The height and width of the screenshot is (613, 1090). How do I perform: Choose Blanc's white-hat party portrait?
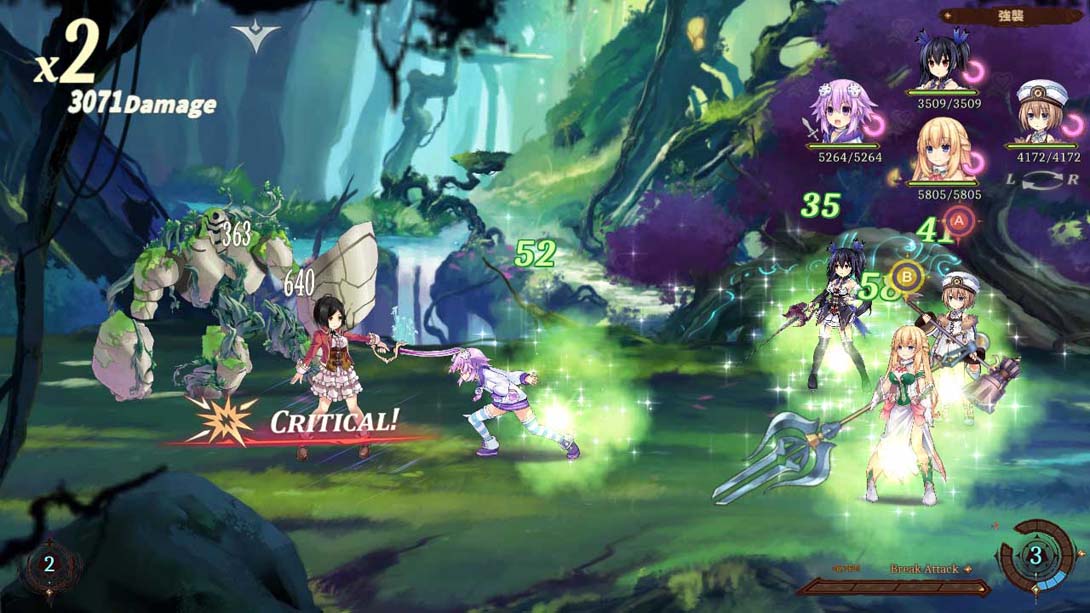pyautogui.click(x=1041, y=112)
